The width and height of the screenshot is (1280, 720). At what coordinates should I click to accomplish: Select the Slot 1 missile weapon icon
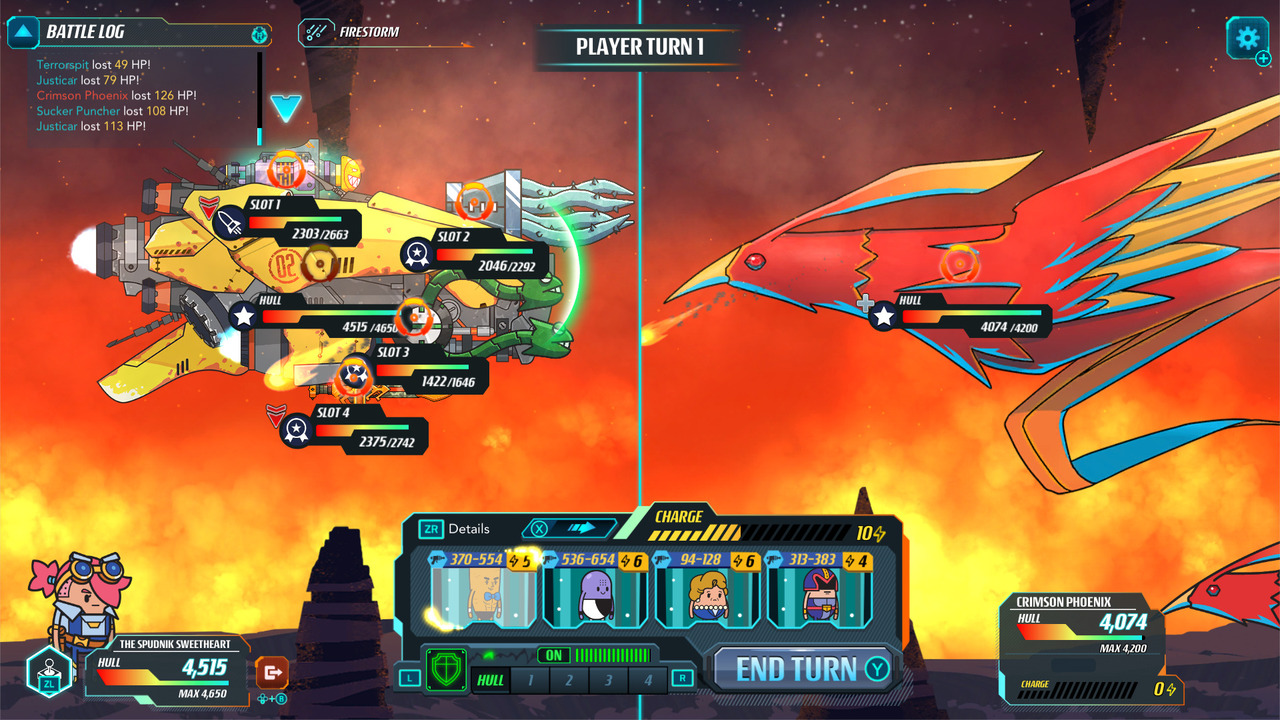pos(230,222)
